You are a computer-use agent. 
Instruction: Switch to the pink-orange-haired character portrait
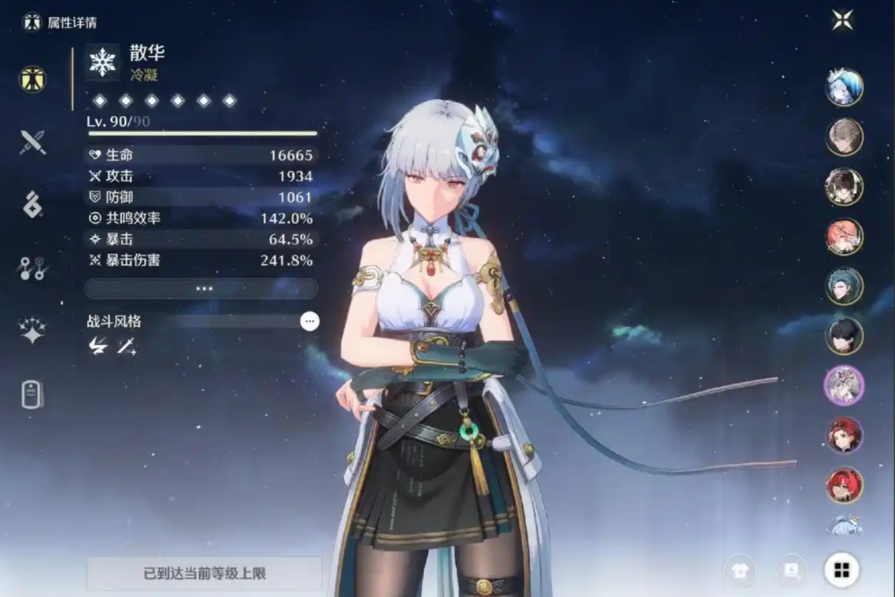(x=844, y=236)
